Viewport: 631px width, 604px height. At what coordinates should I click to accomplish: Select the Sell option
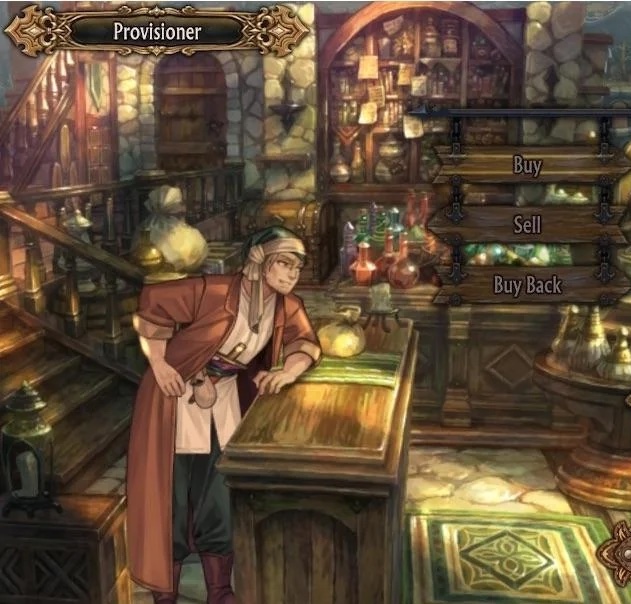(527, 224)
